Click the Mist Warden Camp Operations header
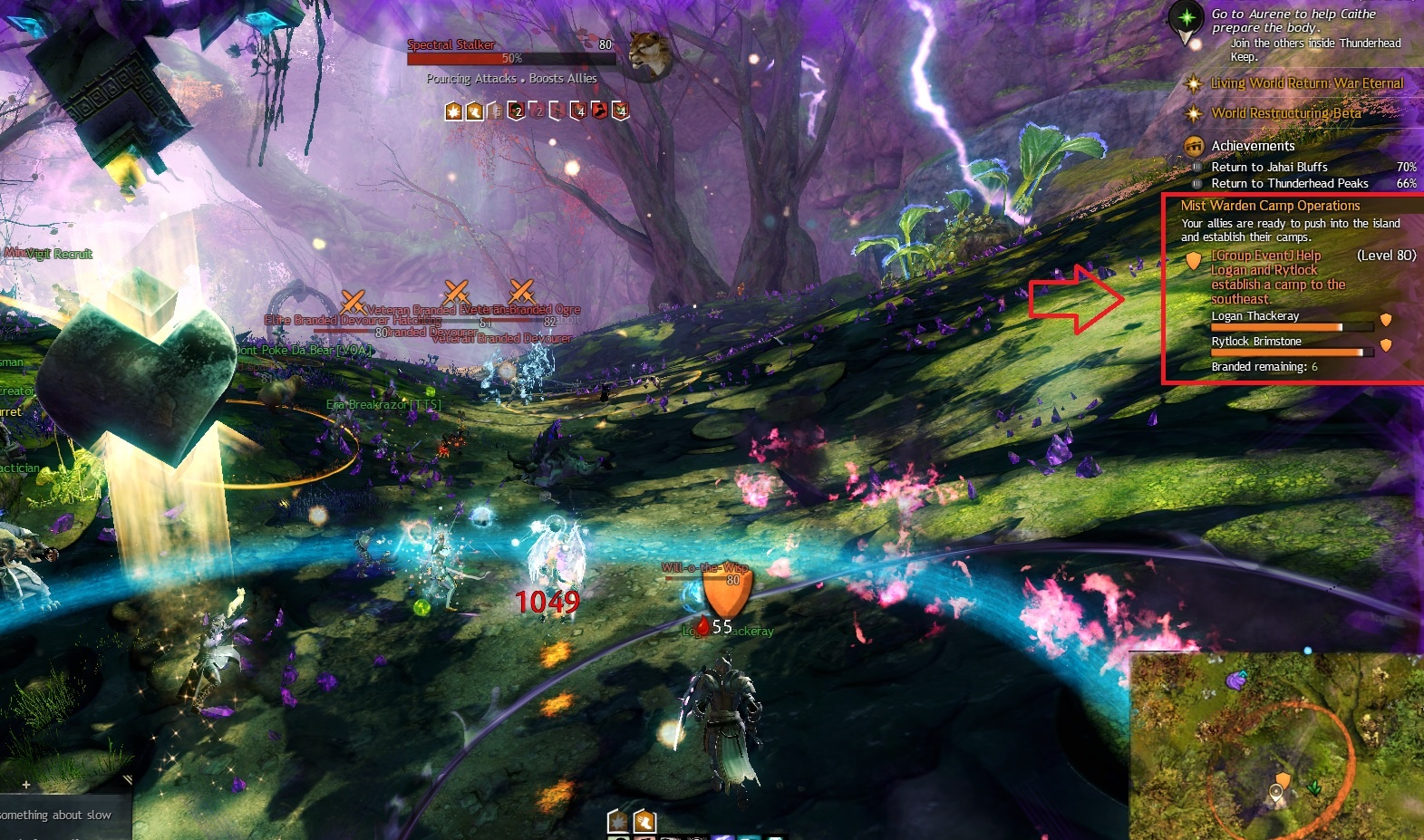 click(x=1270, y=206)
